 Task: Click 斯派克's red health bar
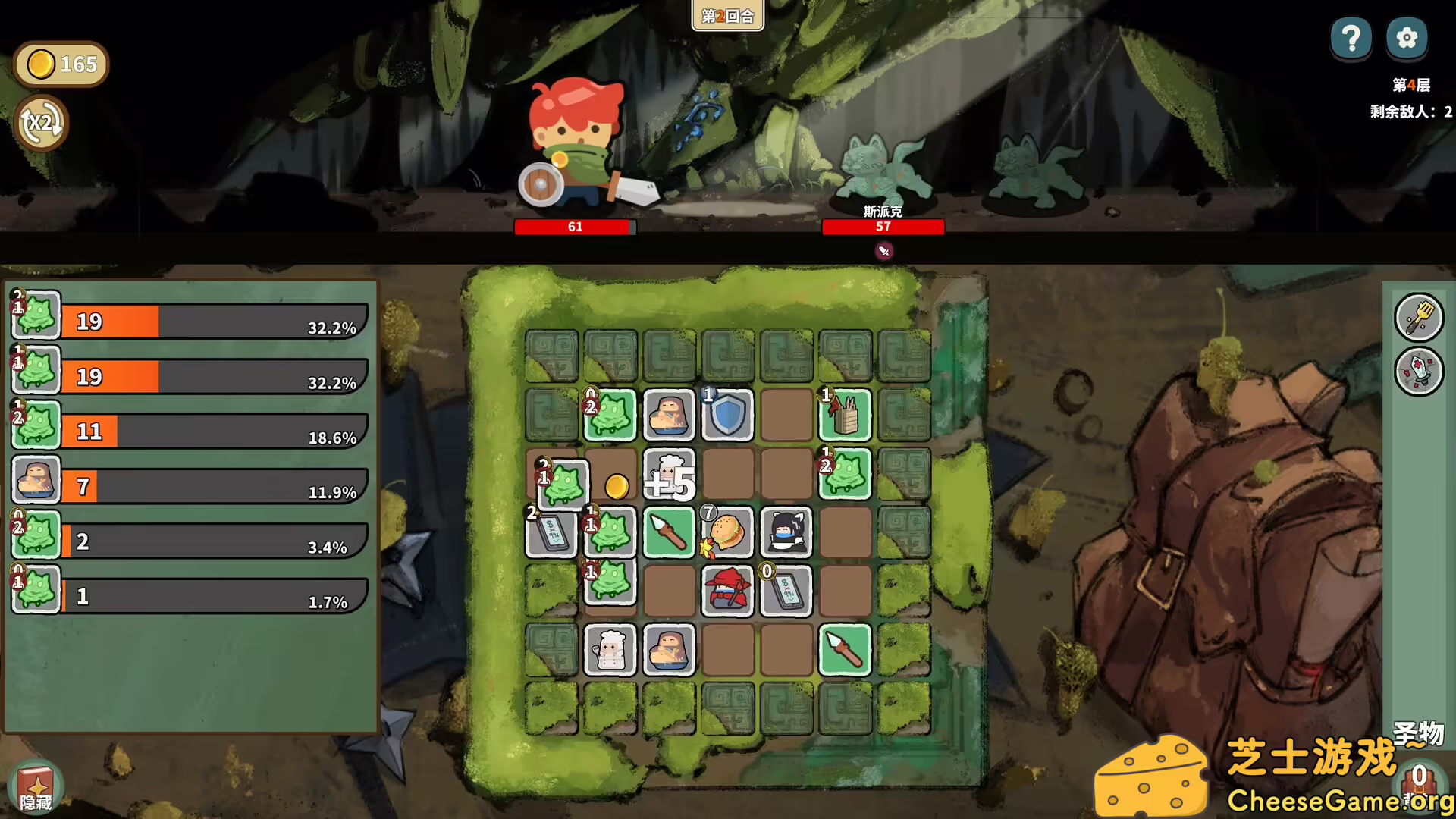coord(883,227)
